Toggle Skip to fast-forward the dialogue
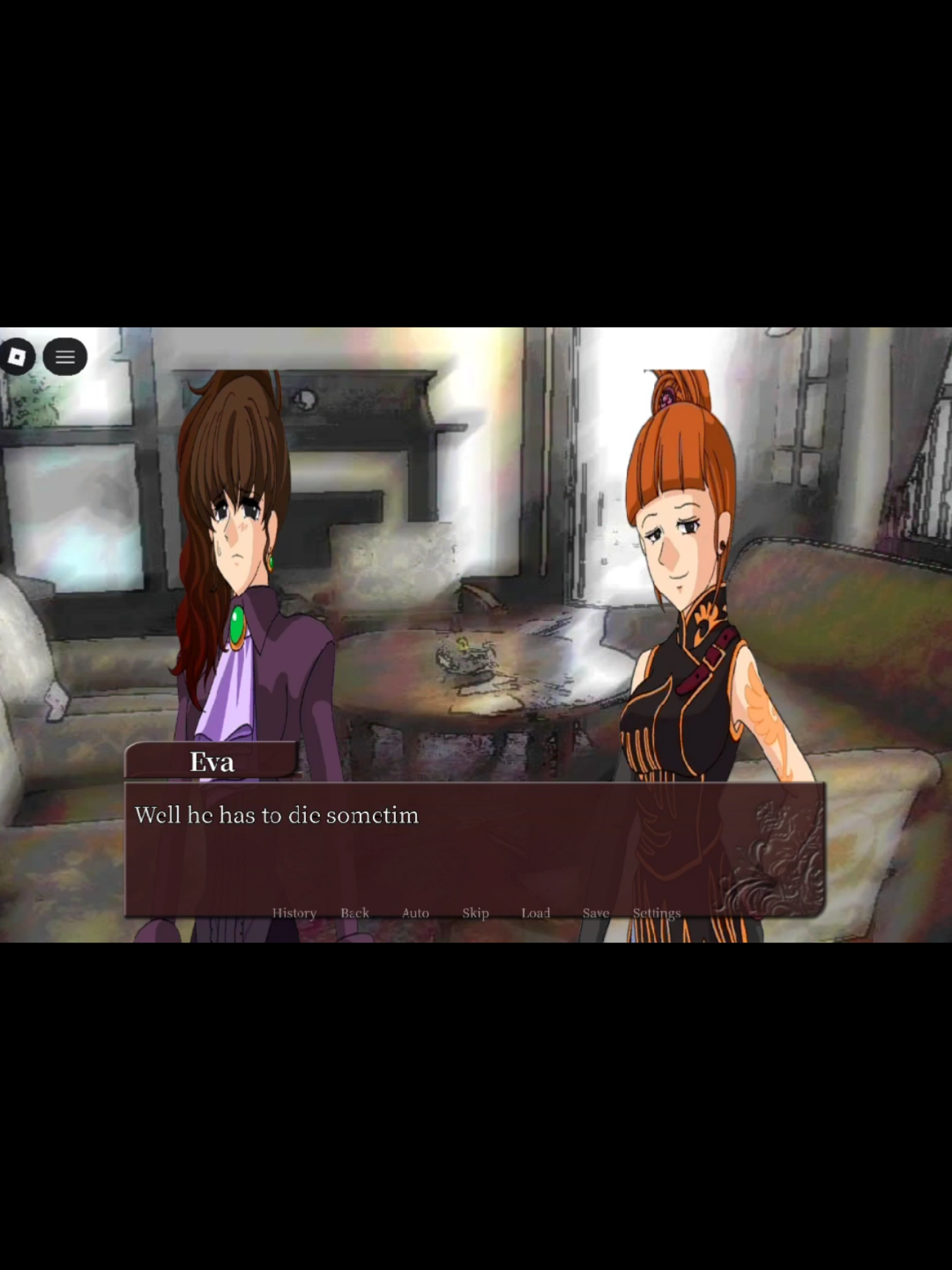This screenshot has height=1270, width=952. click(475, 912)
